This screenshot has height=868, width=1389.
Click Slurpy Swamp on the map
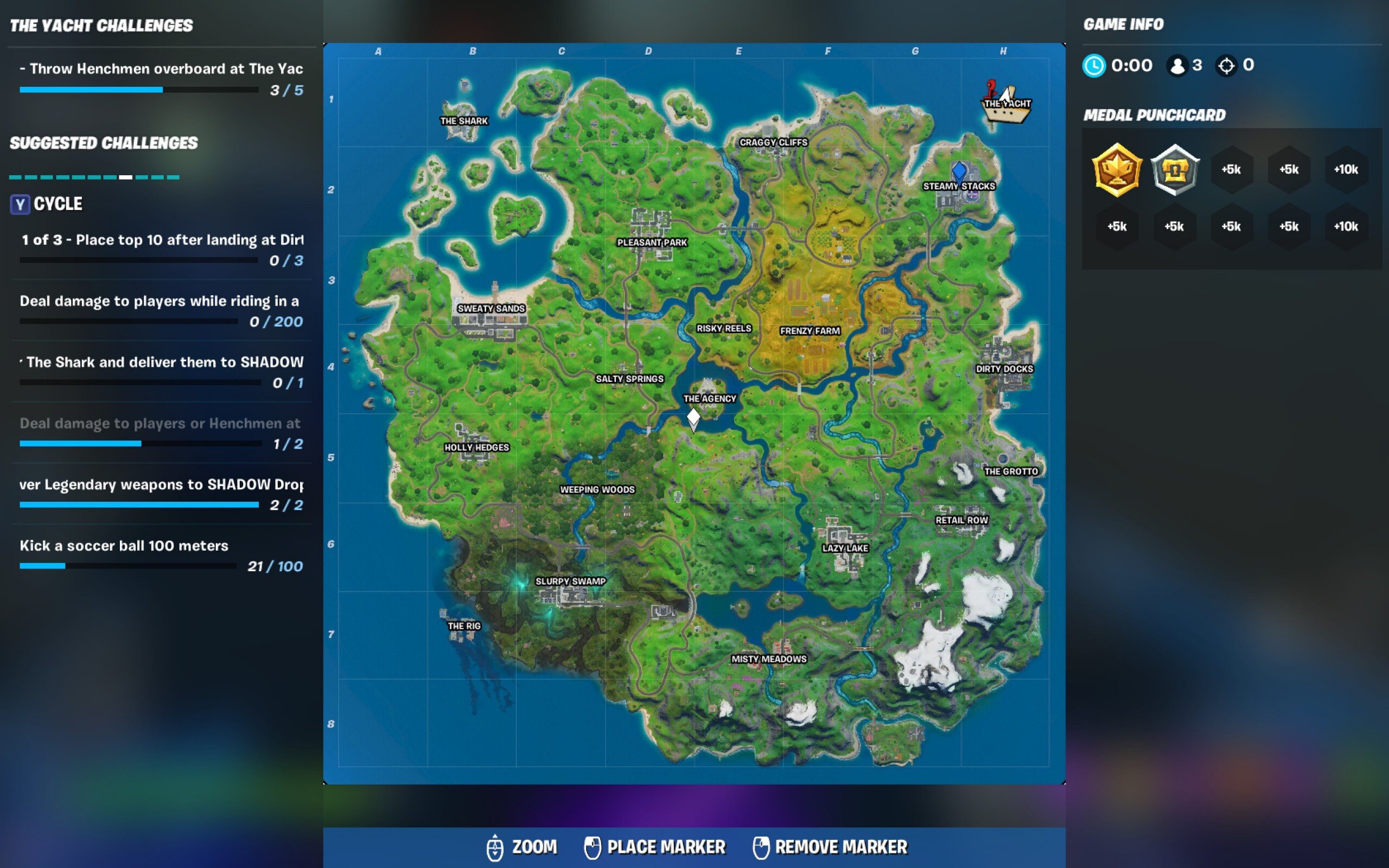(x=570, y=581)
